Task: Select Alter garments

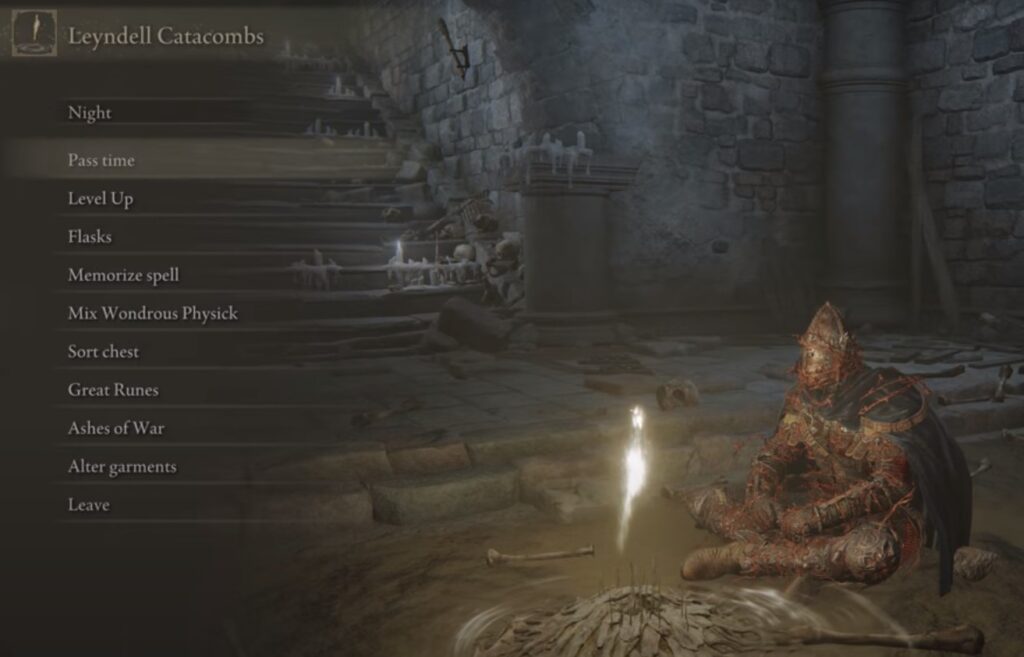Action: [121, 467]
